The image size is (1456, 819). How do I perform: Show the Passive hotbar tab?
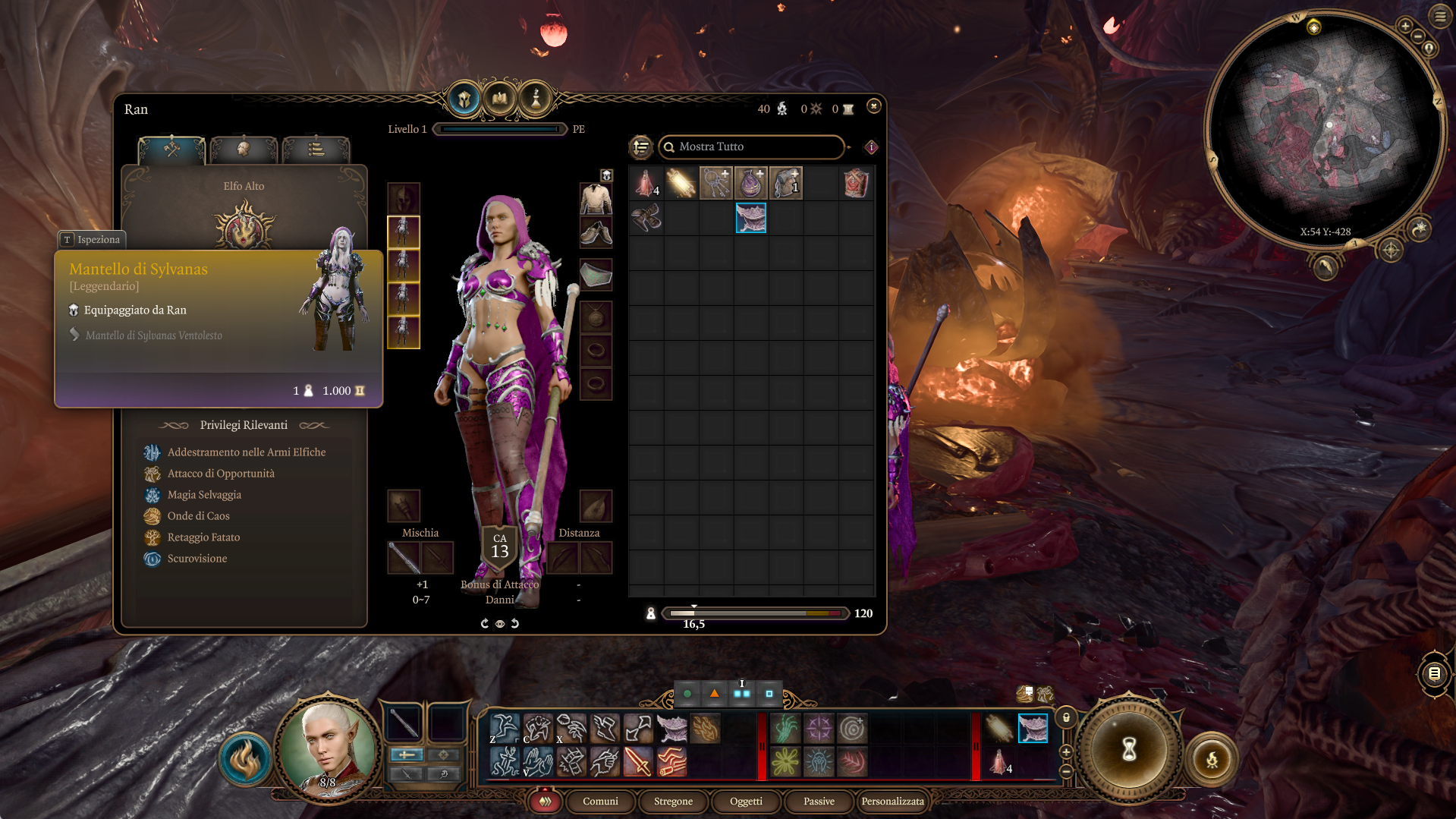coord(819,801)
